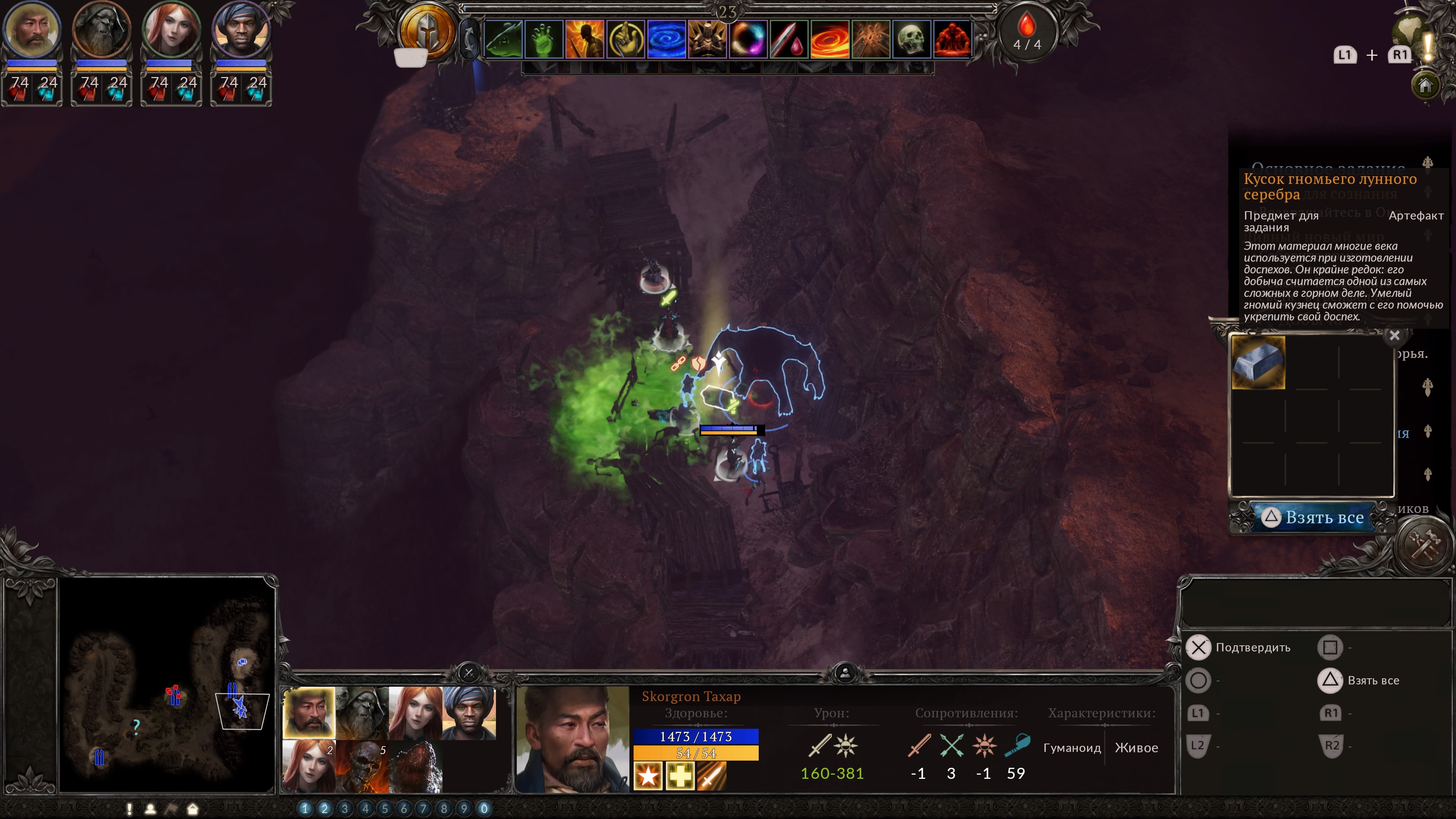Cast the fiery orange vortex spell
1456x819 pixels.
[x=830, y=39]
